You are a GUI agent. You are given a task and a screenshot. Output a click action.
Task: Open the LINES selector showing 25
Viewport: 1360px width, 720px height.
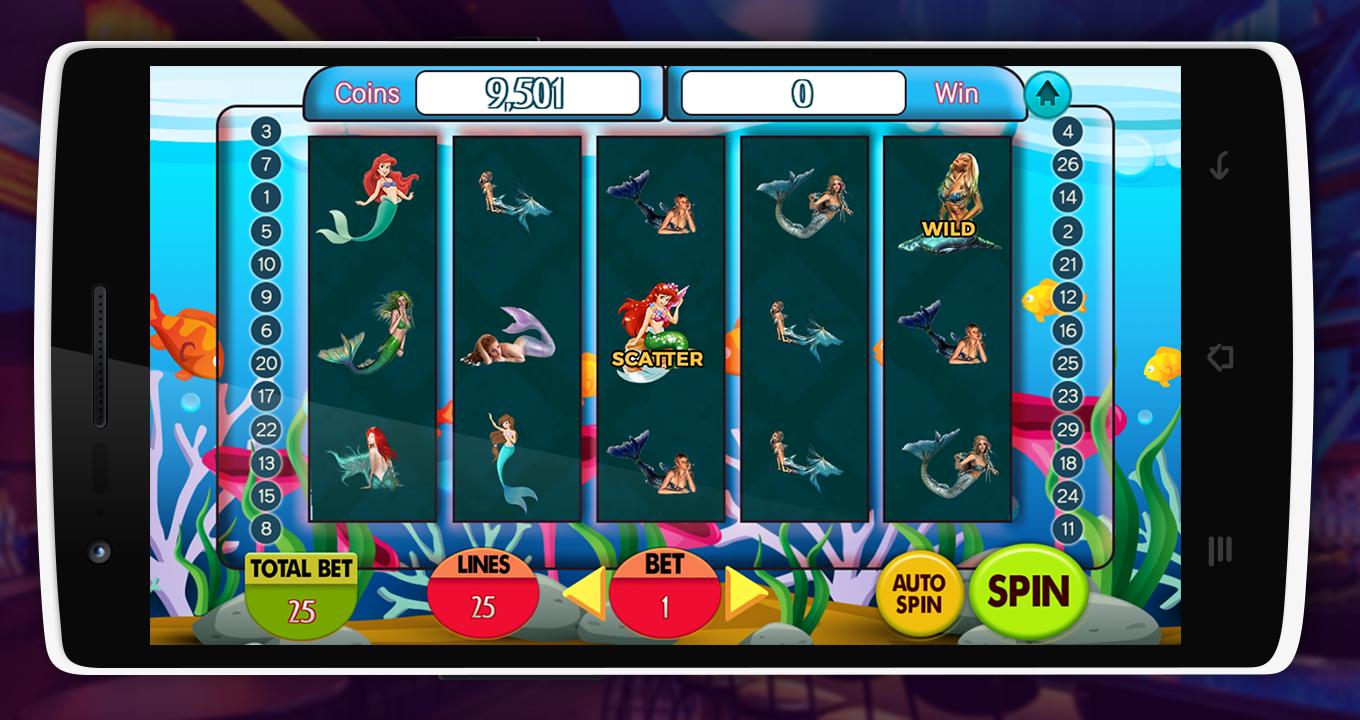(x=484, y=594)
